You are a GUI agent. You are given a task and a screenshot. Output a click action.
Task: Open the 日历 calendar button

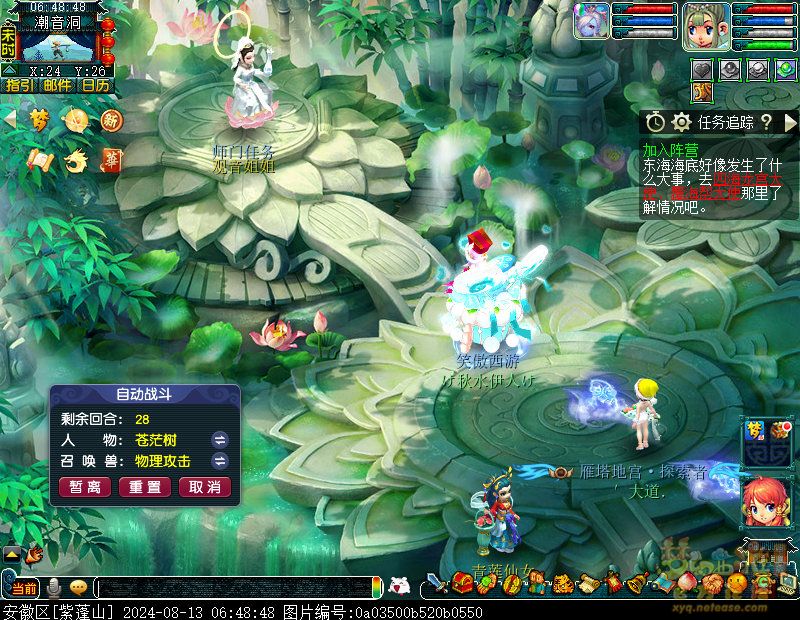96,85
